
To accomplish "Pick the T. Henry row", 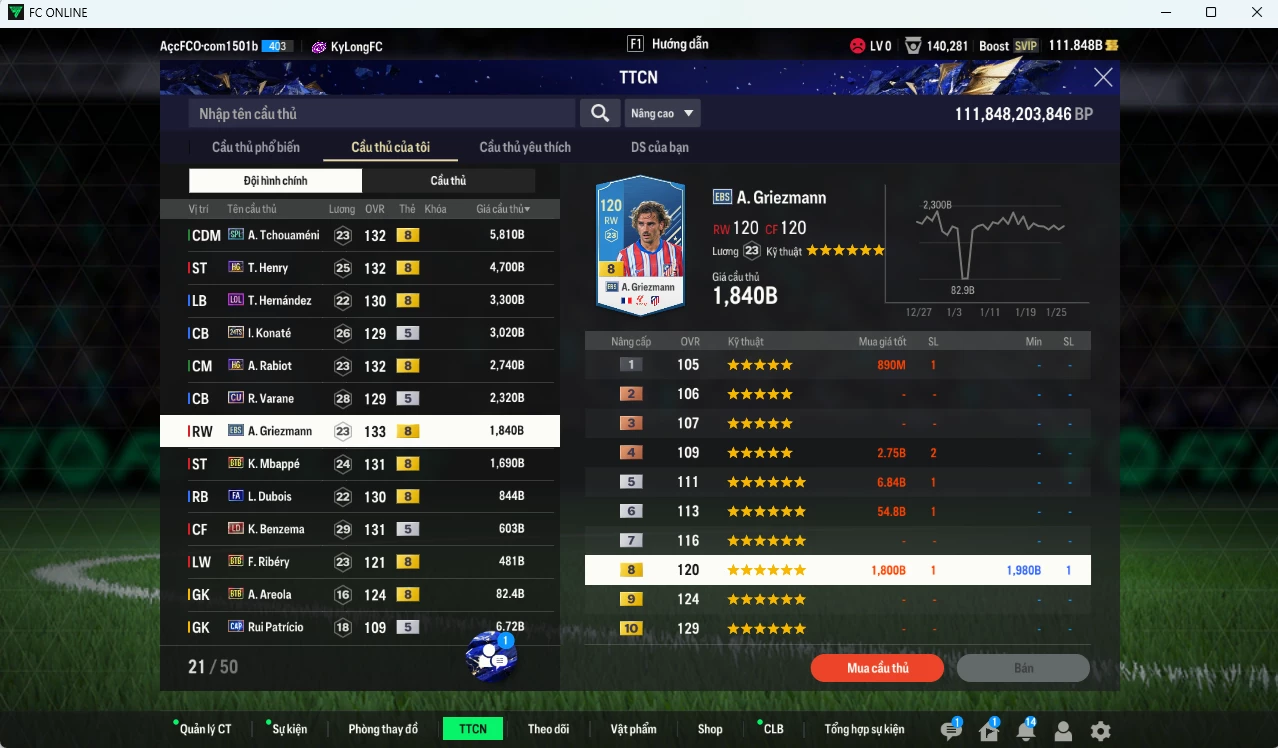I will point(358,268).
